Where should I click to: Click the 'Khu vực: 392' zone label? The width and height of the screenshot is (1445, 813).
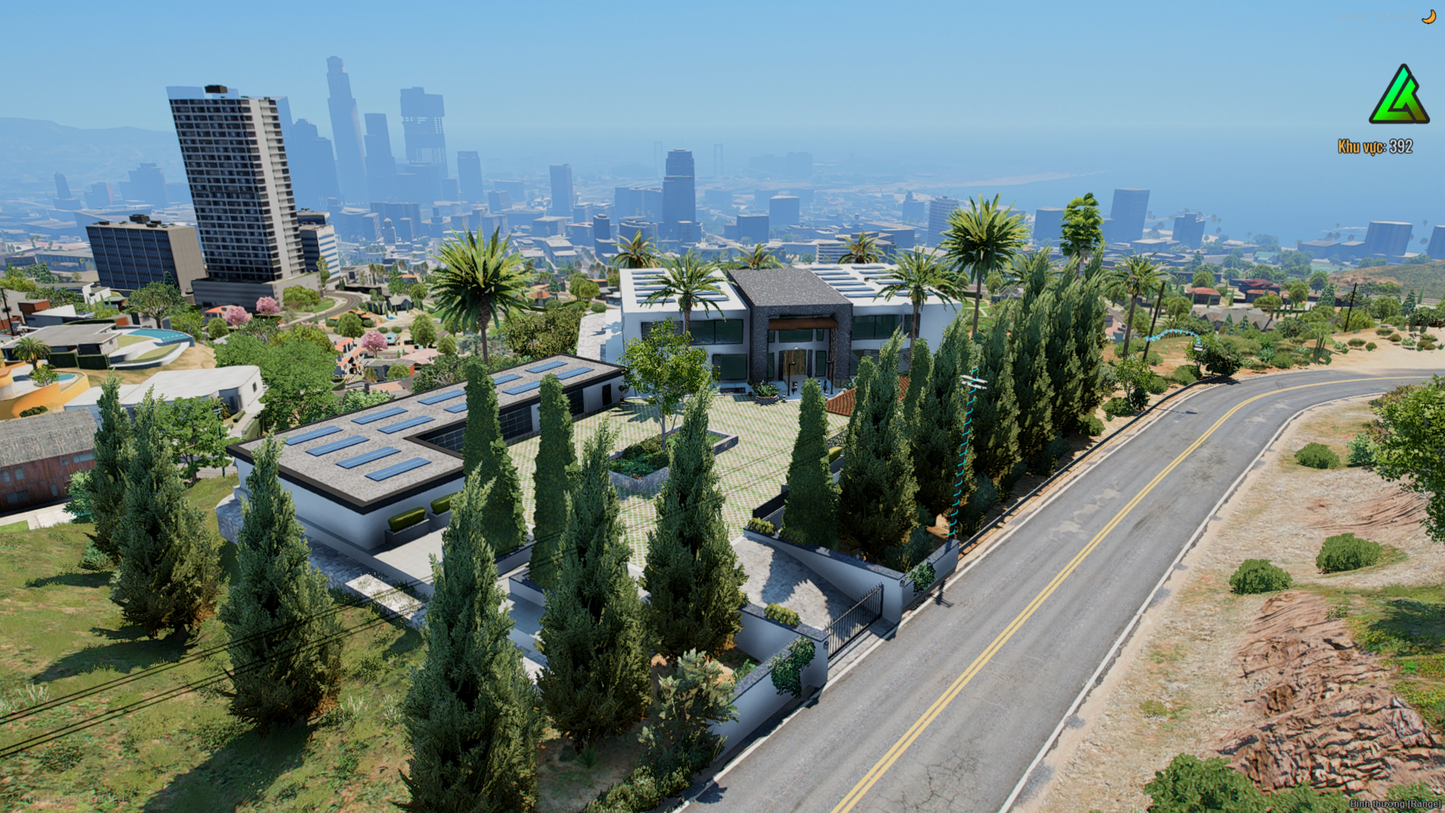(1375, 146)
